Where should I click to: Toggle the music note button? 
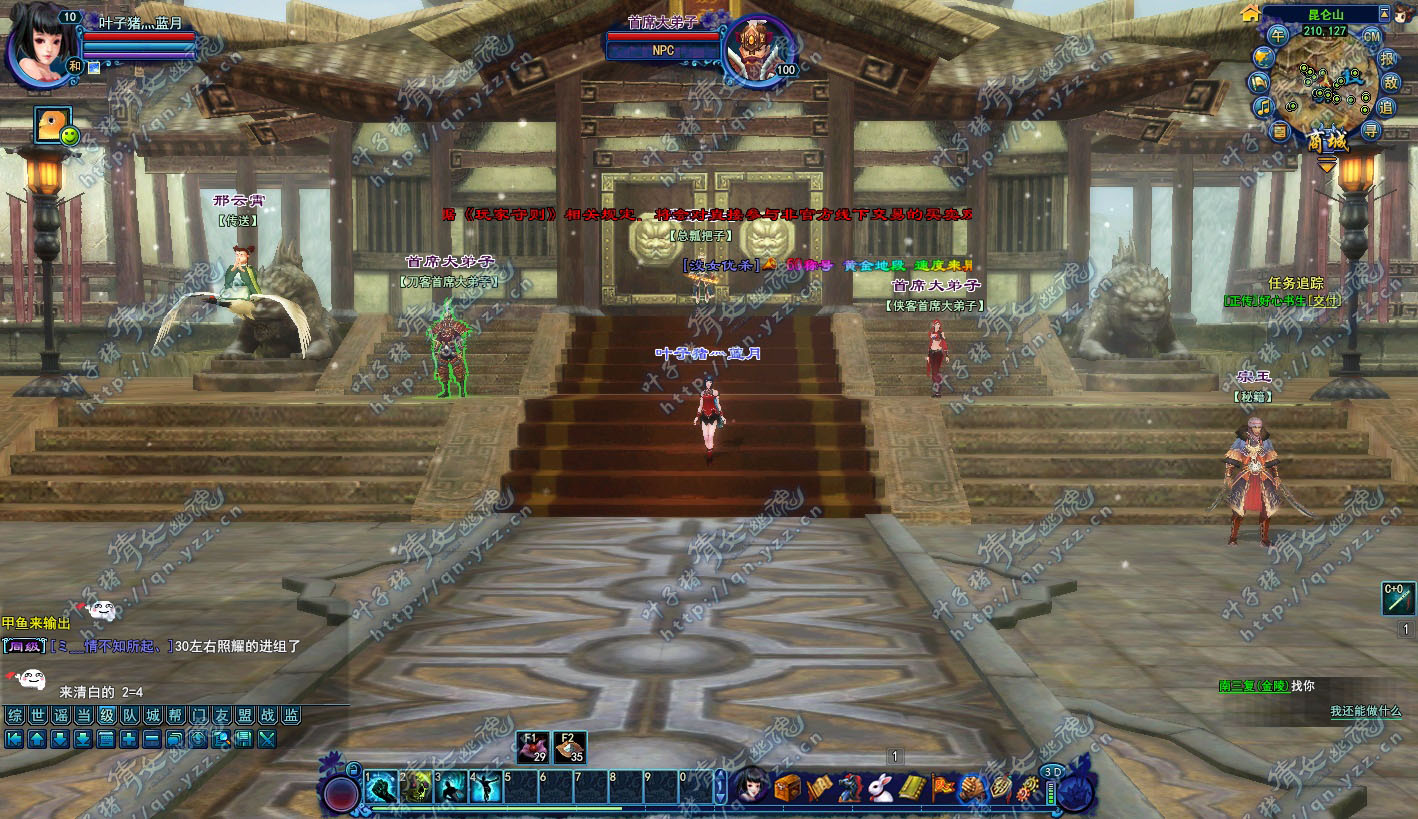(1264, 106)
